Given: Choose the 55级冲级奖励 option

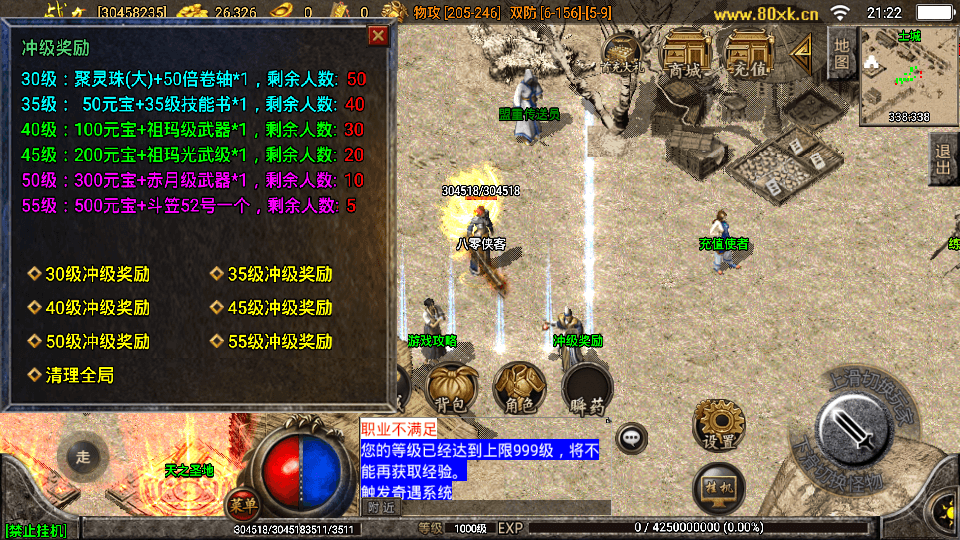Looking at the screenshot, I should pos(272,341).
